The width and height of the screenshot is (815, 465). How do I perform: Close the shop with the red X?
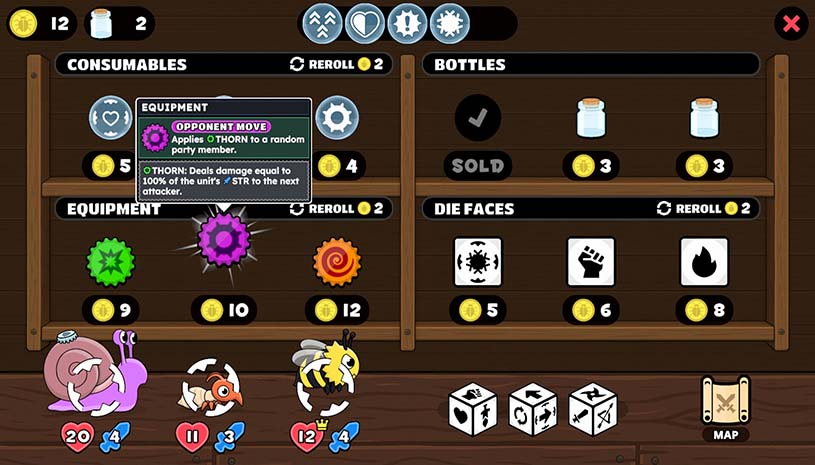[791, 24]
